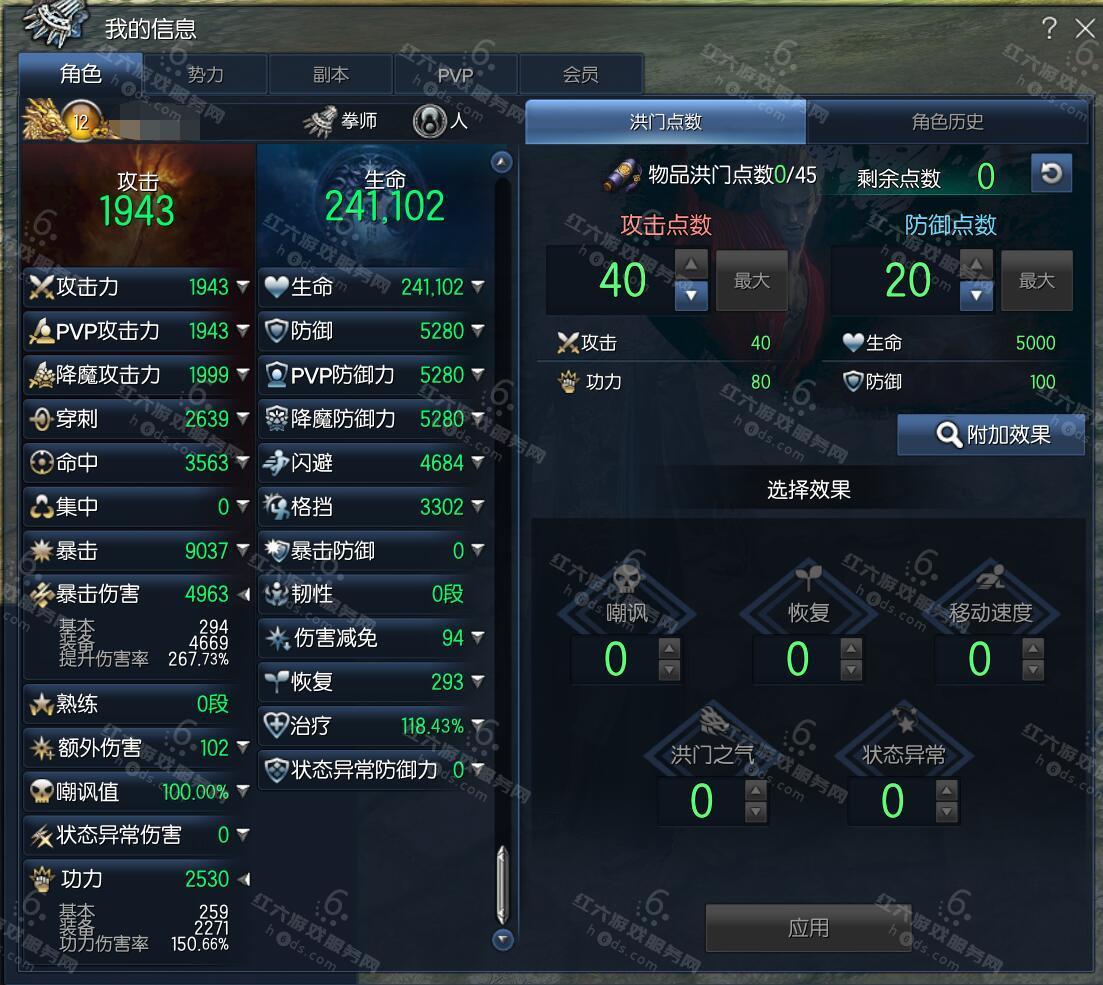The width and height of the screenshot is (1103, 985).
Task: Apply changes with the 应用 button
Action: [x=807, y=927]
